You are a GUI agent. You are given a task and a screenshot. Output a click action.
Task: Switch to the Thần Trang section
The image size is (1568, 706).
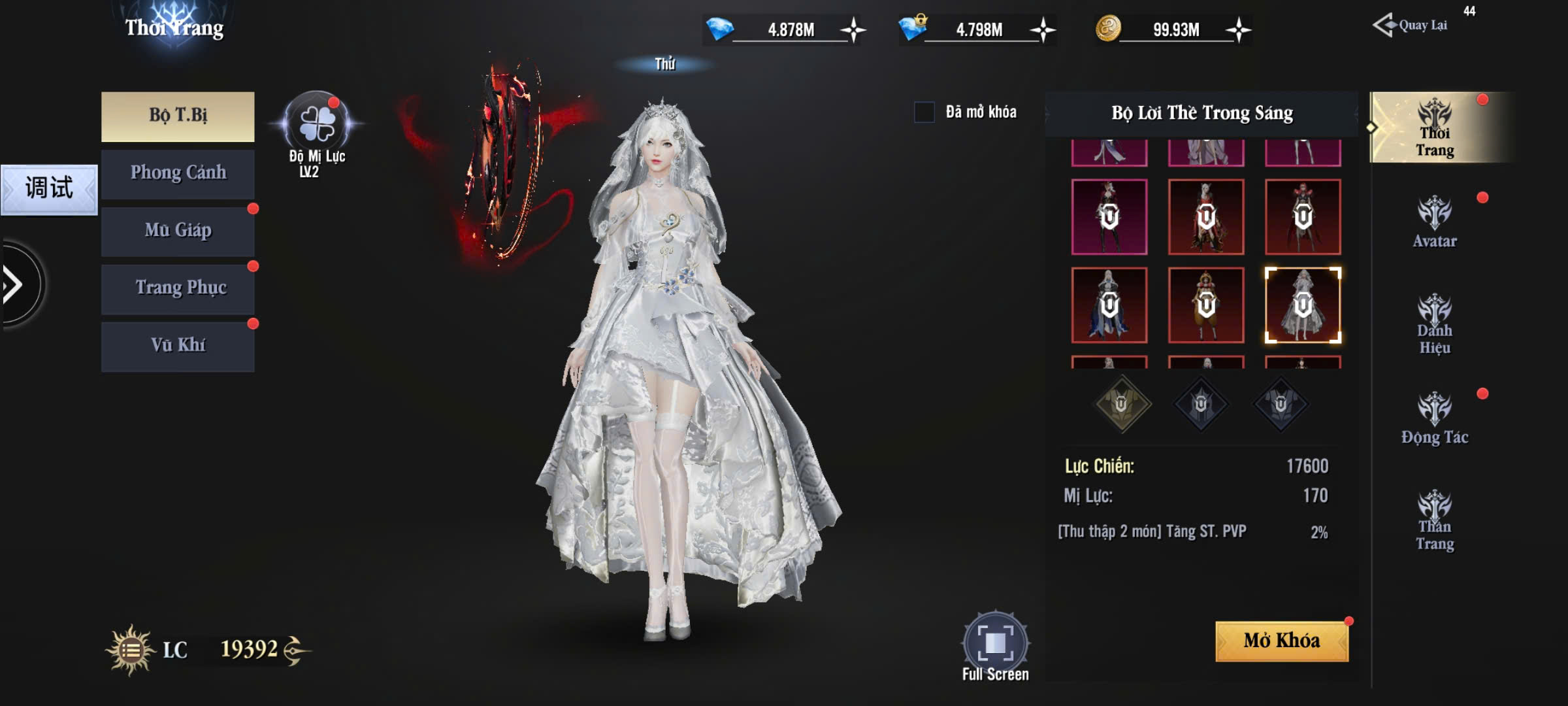(x=1435, y=520)
